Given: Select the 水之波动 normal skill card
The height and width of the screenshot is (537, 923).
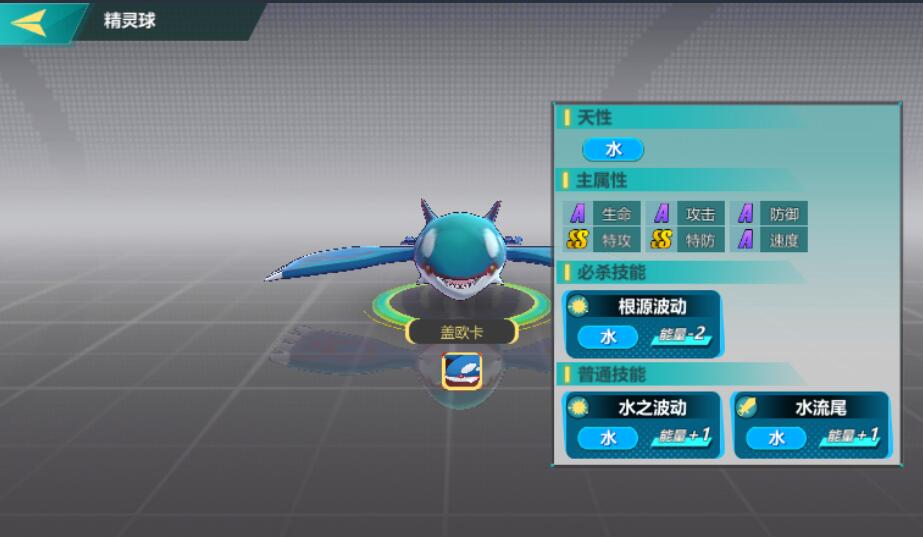Looking at the screenshot, I should [643, 424].
